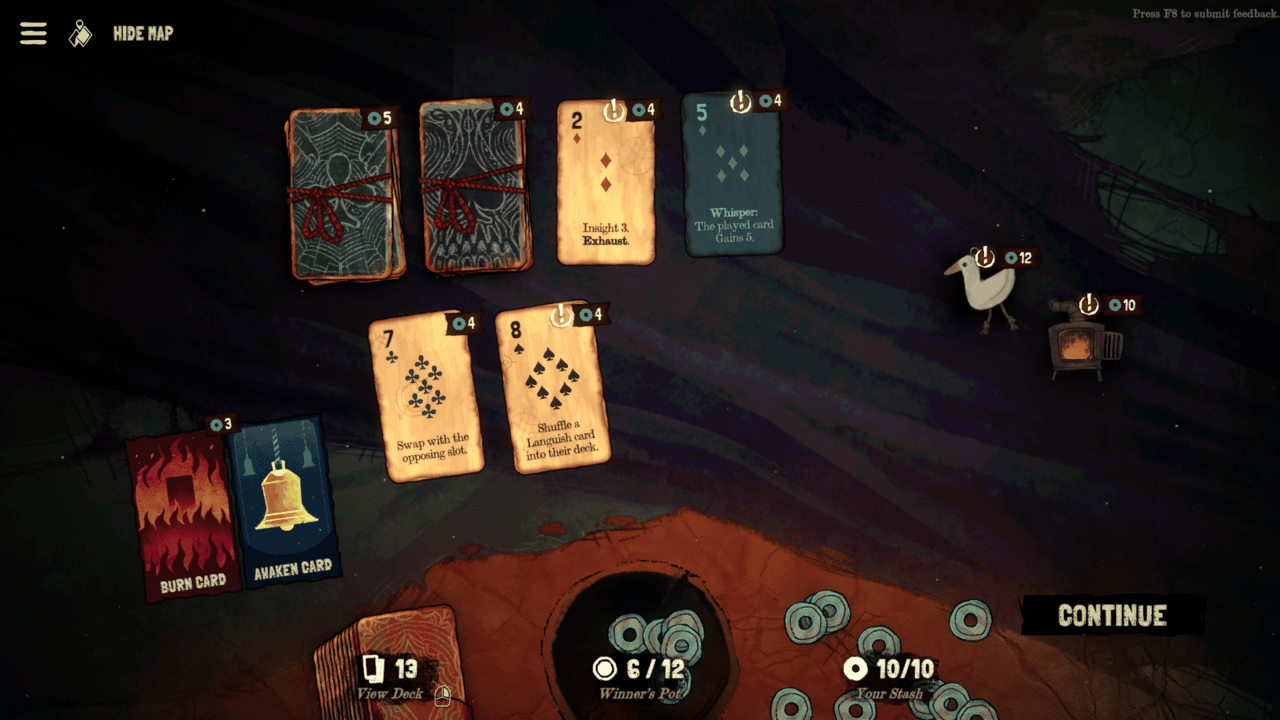
Task: Open the hamburger menu
Action: (33, 33)
